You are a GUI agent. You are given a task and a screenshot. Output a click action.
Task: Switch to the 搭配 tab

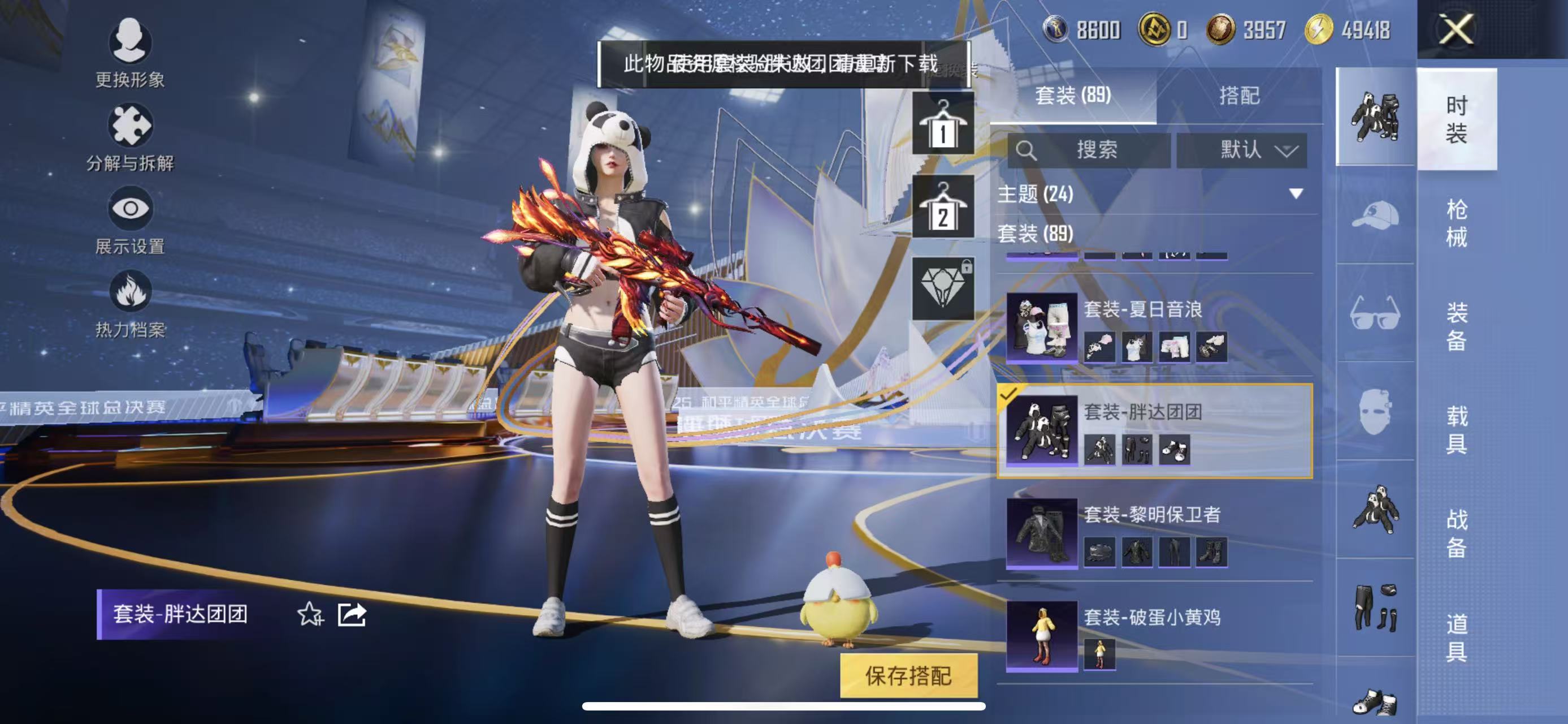1239,96
